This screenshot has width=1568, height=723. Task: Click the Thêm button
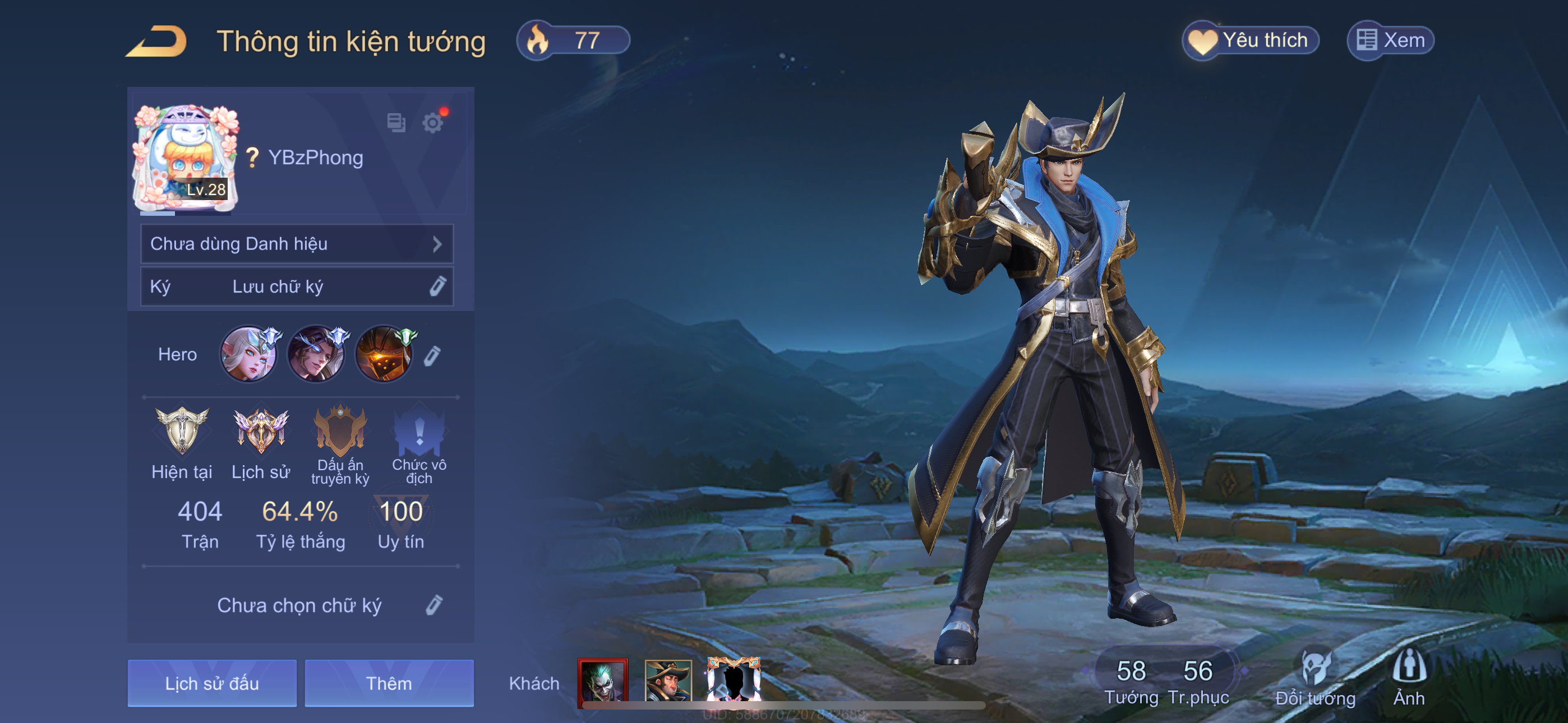[x=389, y=683]
